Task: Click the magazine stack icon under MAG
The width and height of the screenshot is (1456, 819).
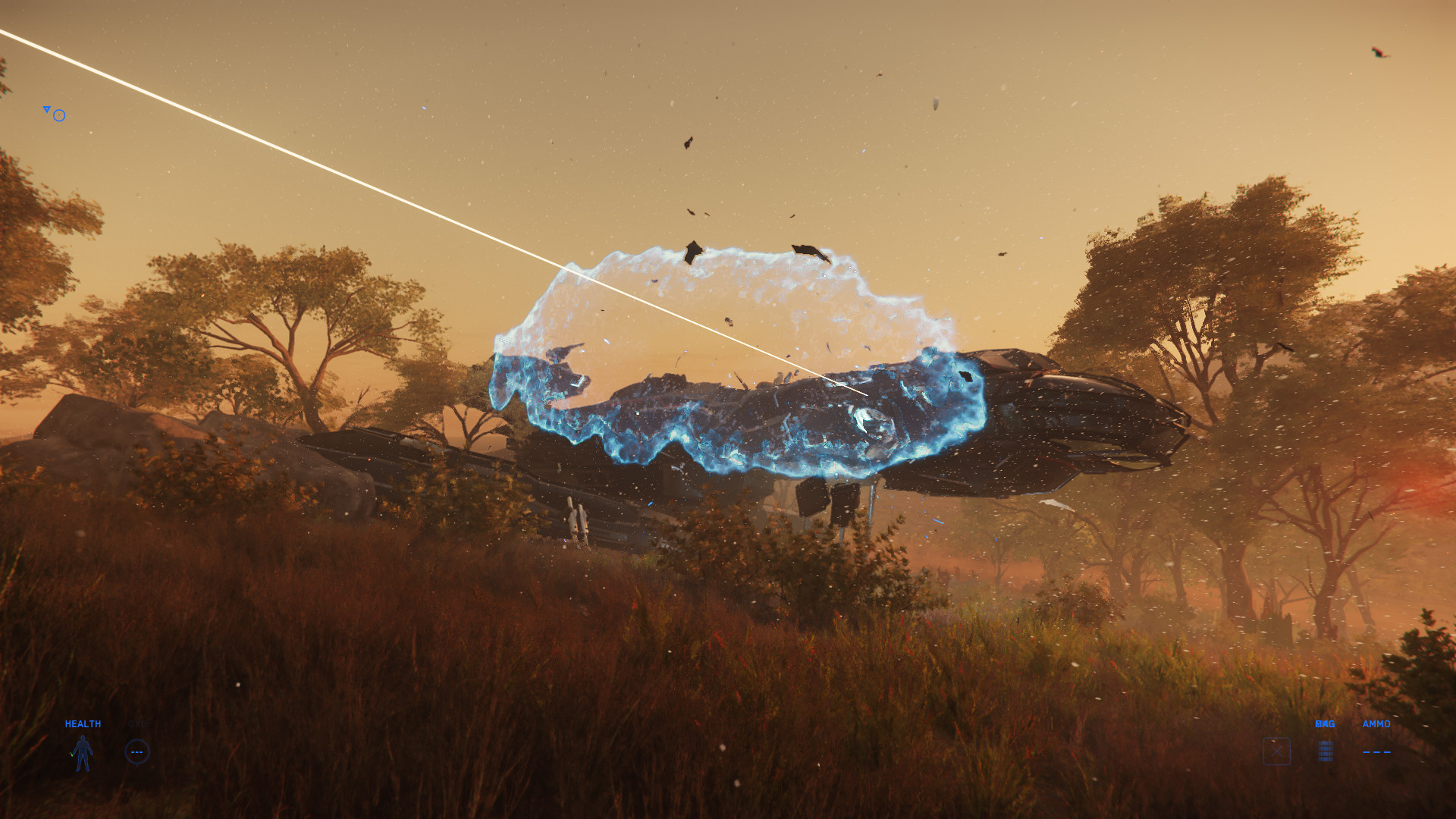Action: pyautogui.click(x=1325, y=751)
